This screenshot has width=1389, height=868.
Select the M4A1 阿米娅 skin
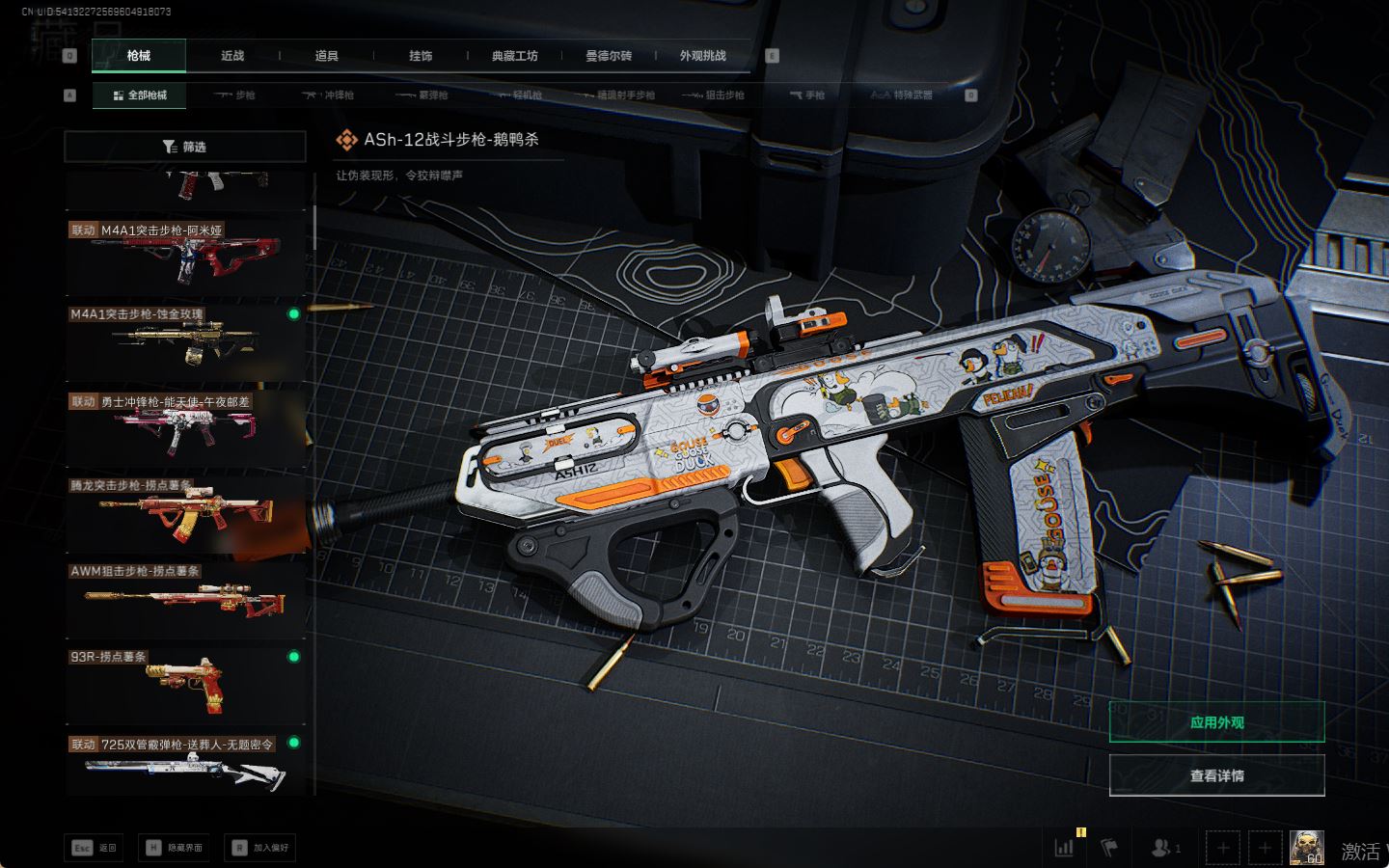[x=185, y=256]
